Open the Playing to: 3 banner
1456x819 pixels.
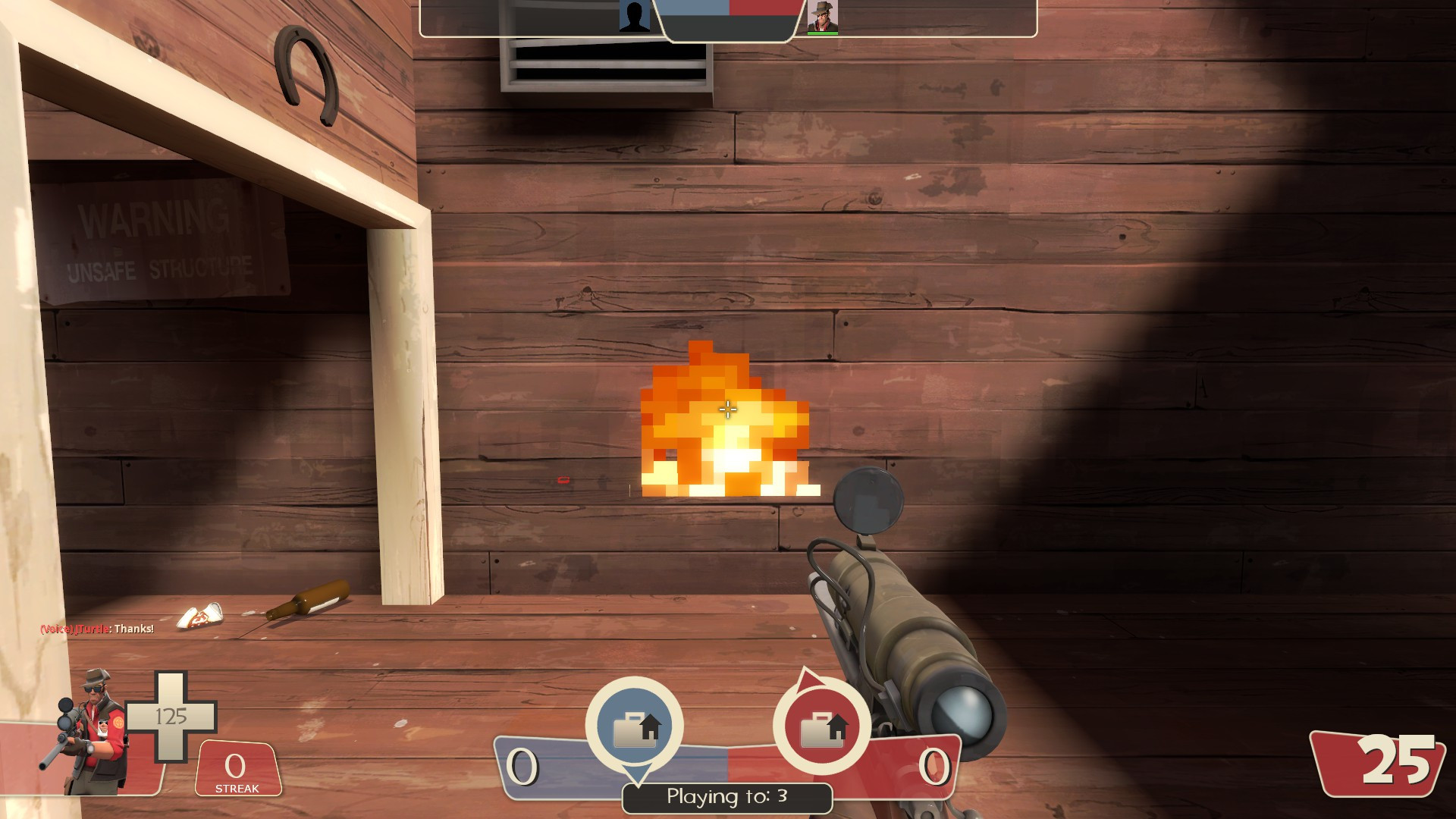click(726, 797)
